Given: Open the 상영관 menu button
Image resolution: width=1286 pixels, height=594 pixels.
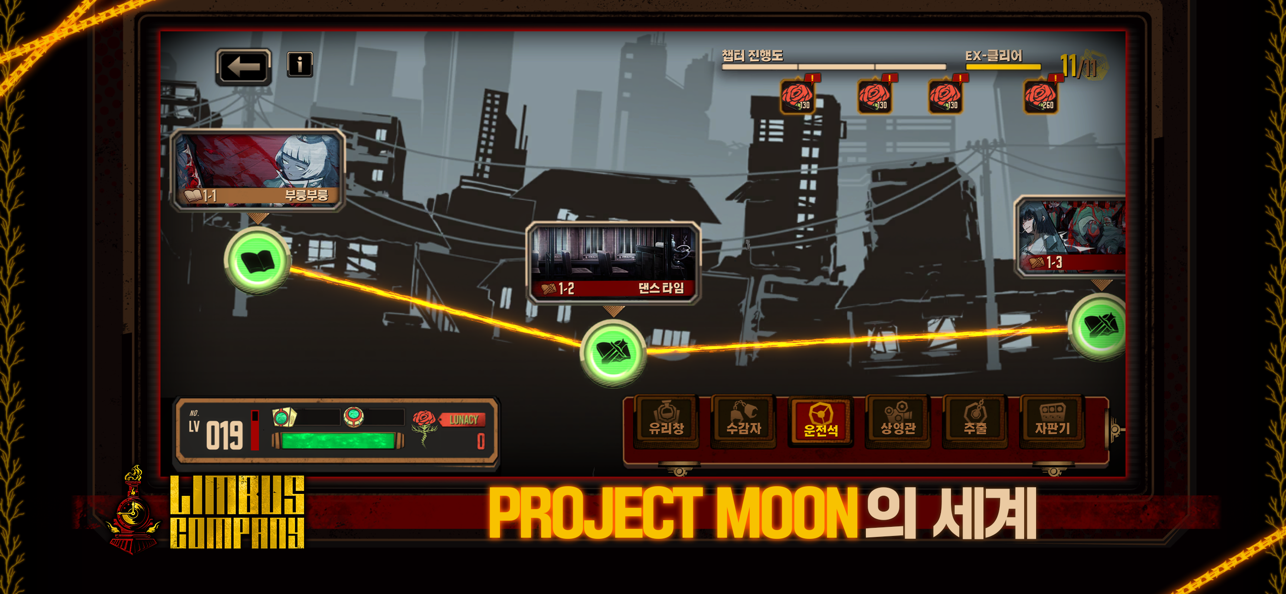Looking at the screenshot, I should tap(898, 420).
